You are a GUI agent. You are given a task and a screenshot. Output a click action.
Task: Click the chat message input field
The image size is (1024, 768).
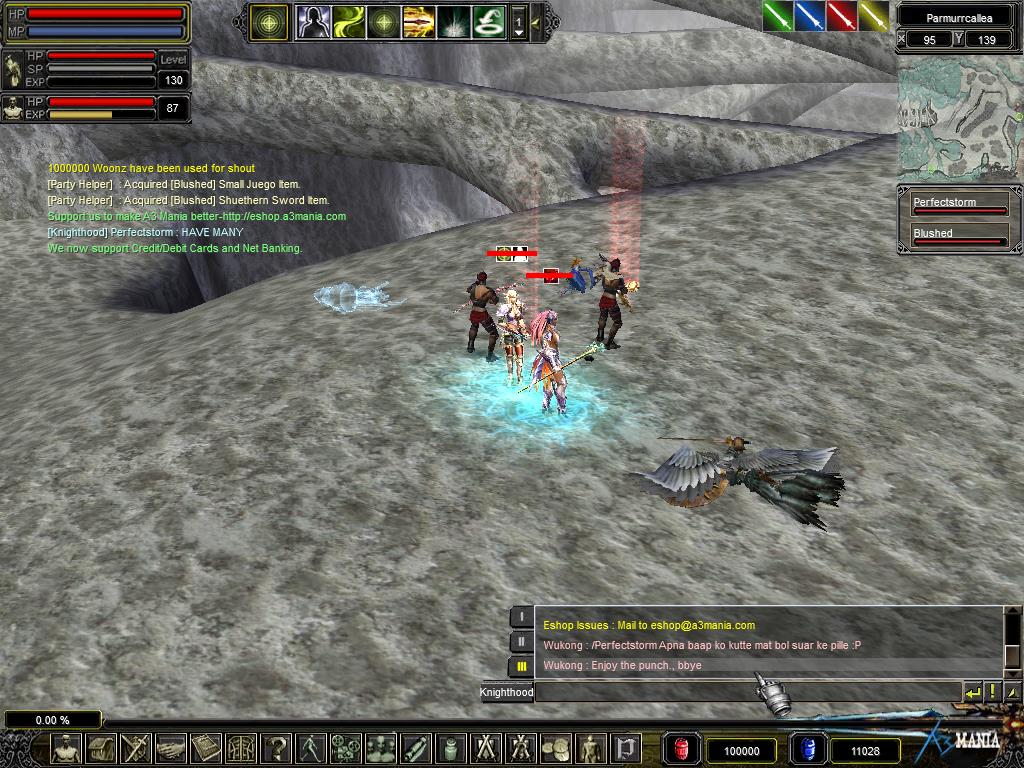[x=747, y=692]
